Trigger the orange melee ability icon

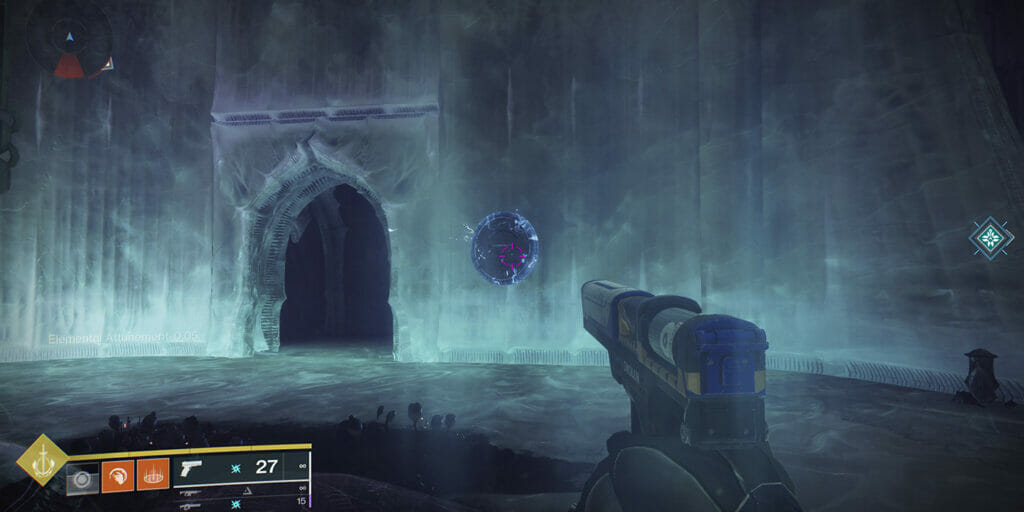(x=117, y=474)
